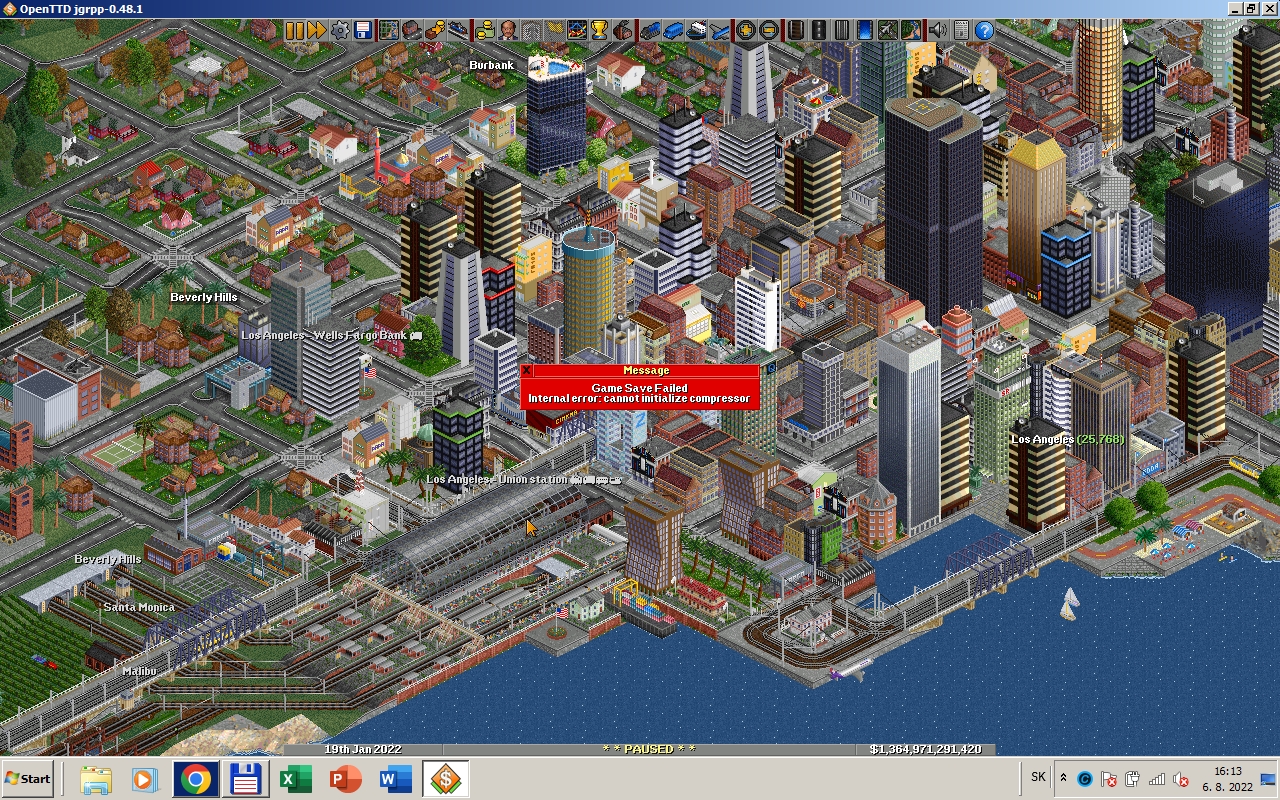Open the Start menu

pyautogui.click(x=25, y=778)
